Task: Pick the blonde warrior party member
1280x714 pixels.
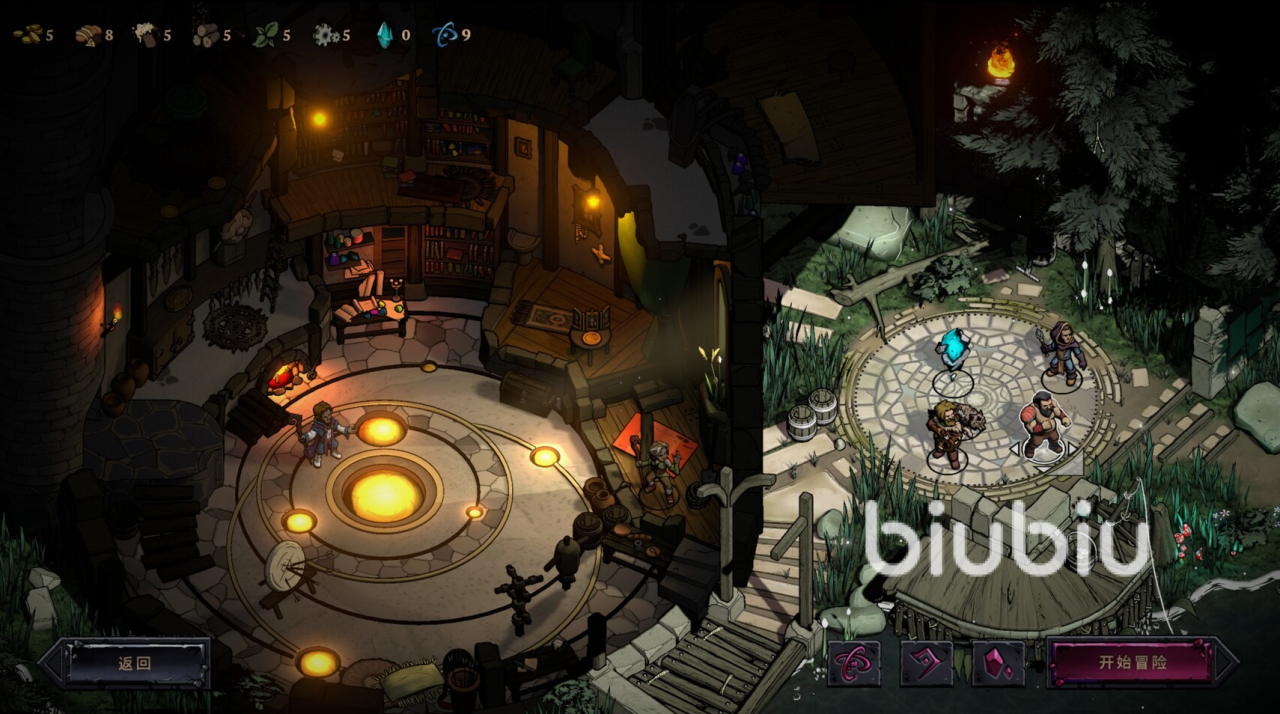Action: [x=946, y=434]
